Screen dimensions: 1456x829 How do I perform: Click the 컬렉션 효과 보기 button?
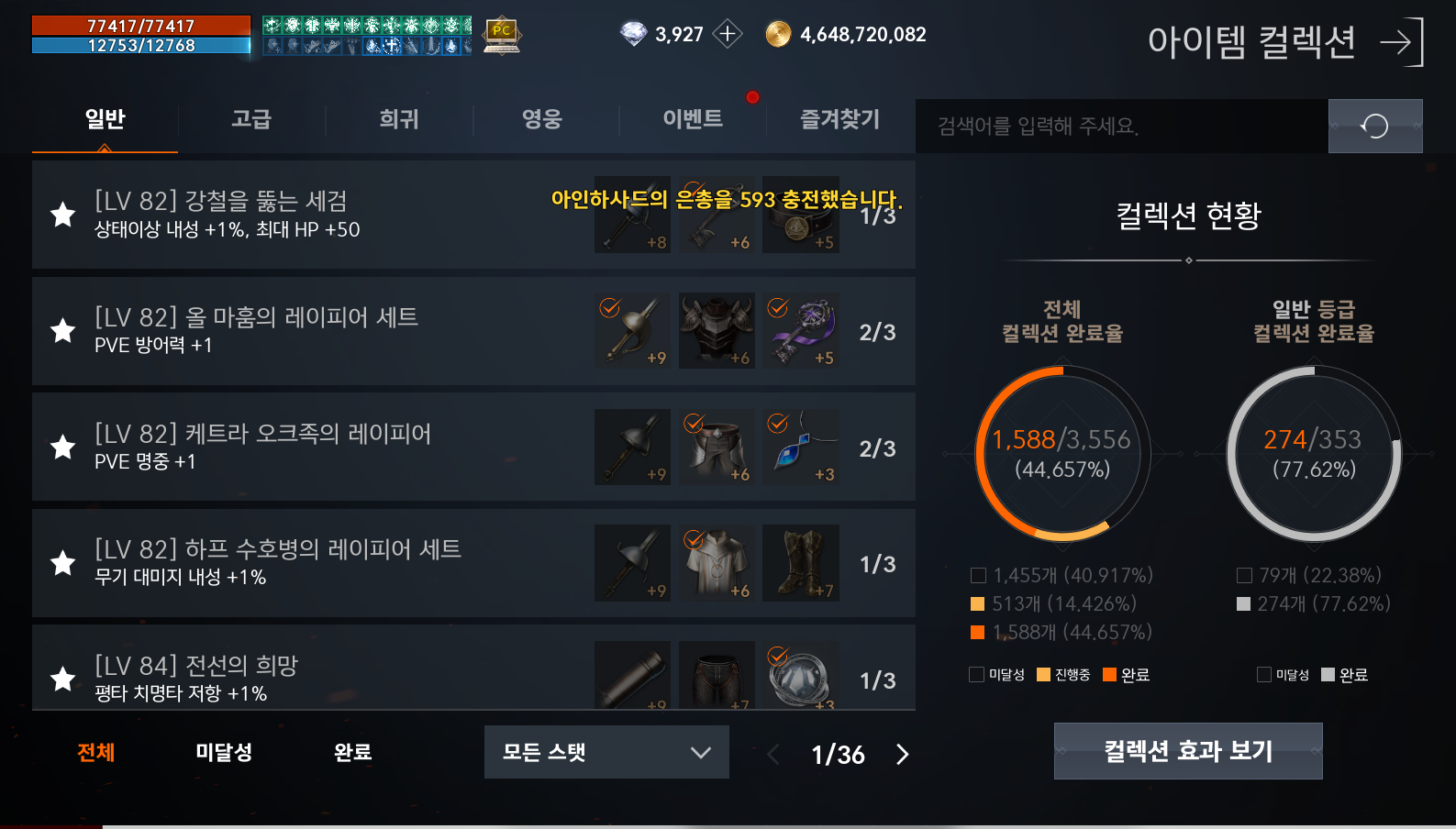pos(1187,750)
